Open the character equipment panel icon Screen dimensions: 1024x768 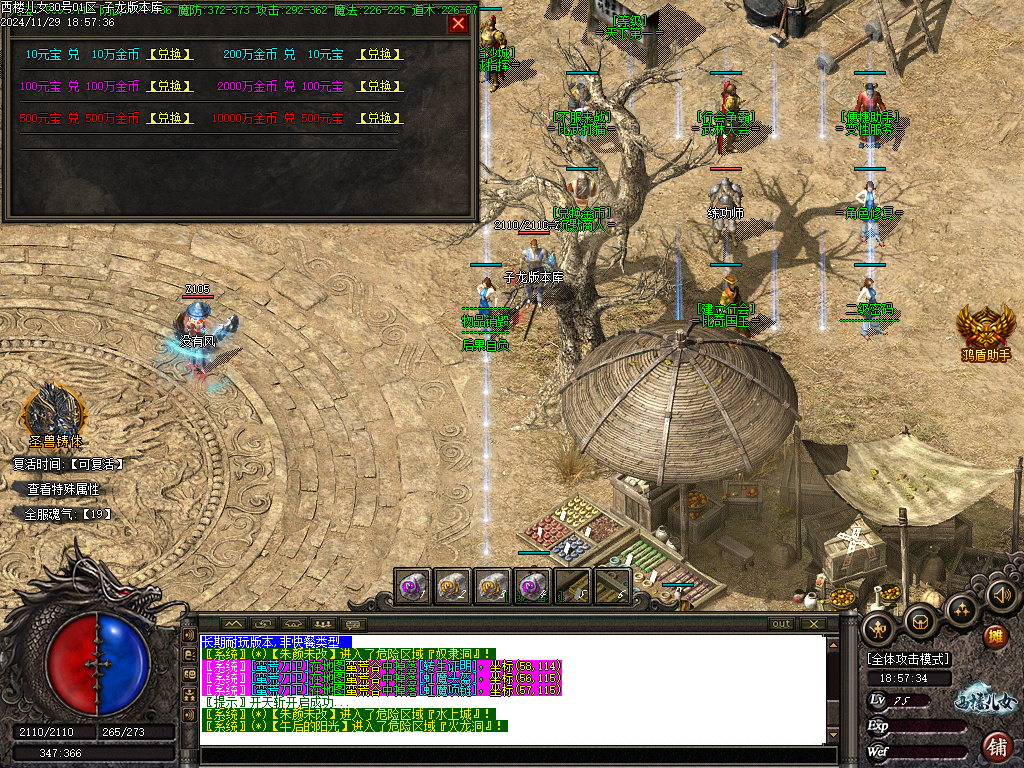[x=880, y=628]
